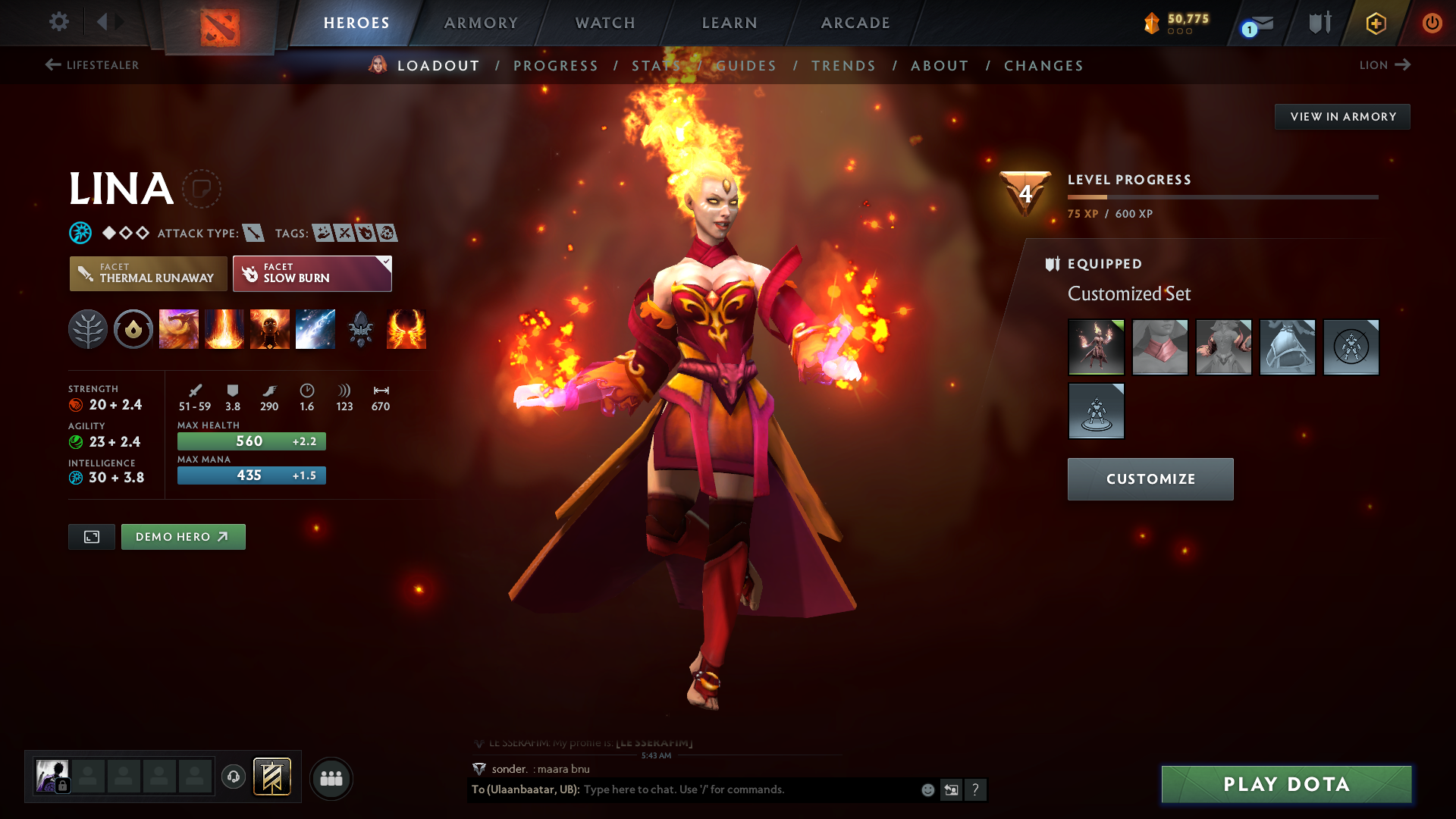Click the Laguna Blade ultimate icon
The height and width of the screenshot is (819, 1456).
point(315,329)
